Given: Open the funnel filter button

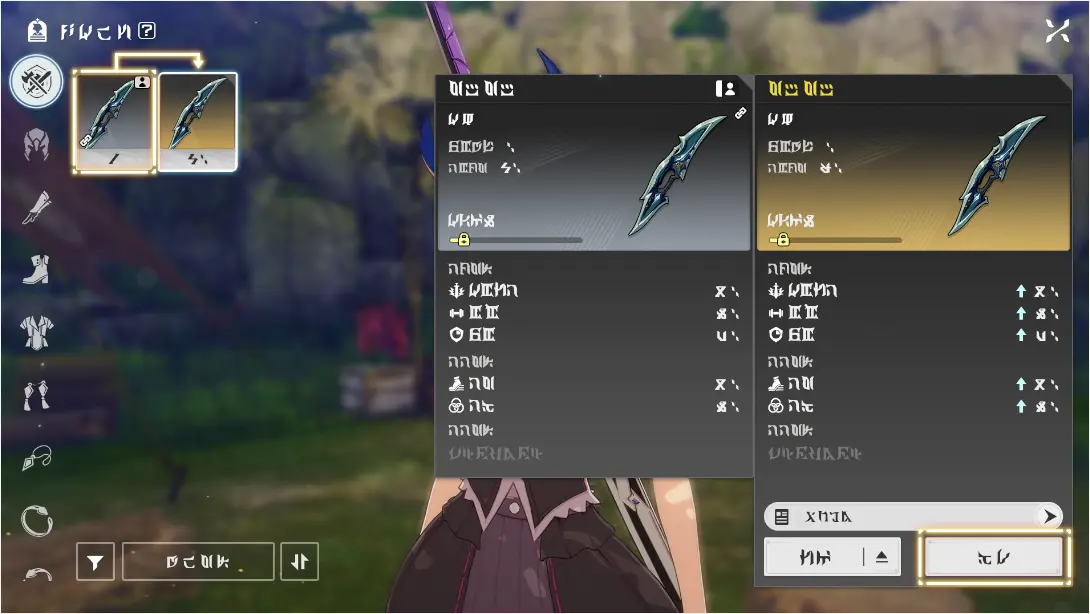Looking at the screenshot, I should point(95,563).
